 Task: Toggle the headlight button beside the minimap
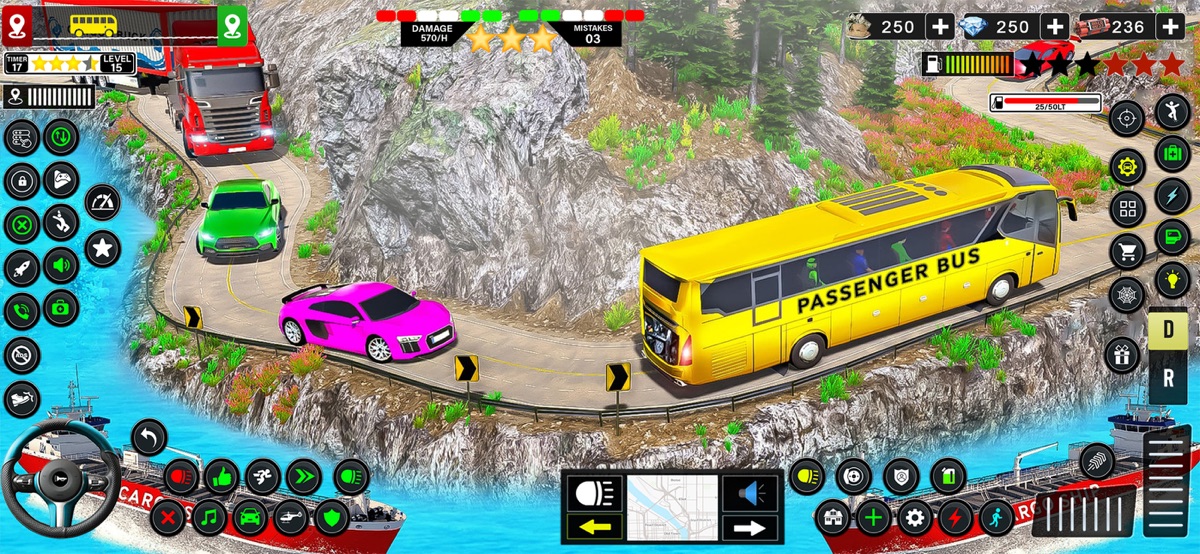pos(594,492)
